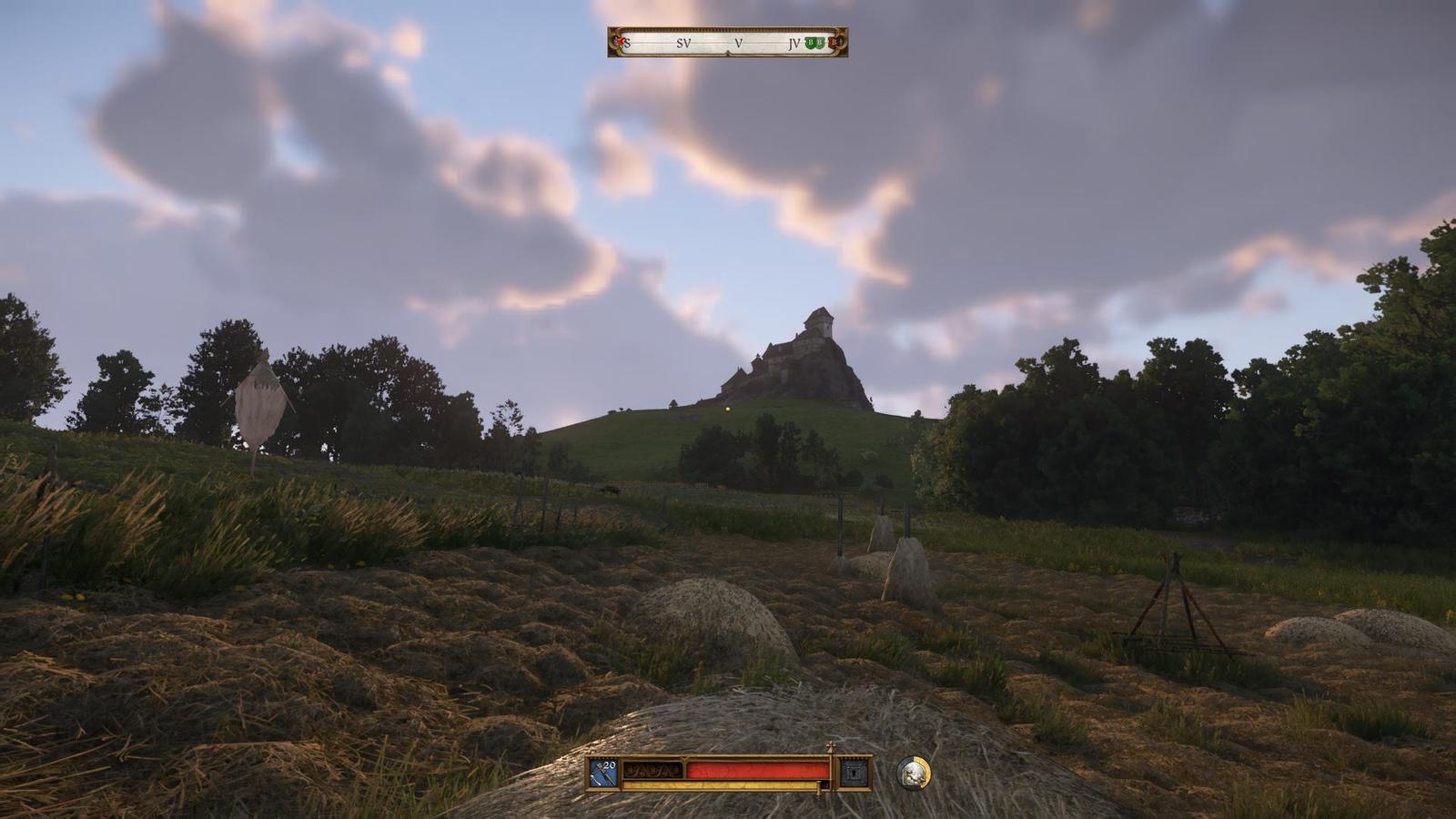
Task: Select the arrow ammunition slot showing 20
Action: pos(603,773)
